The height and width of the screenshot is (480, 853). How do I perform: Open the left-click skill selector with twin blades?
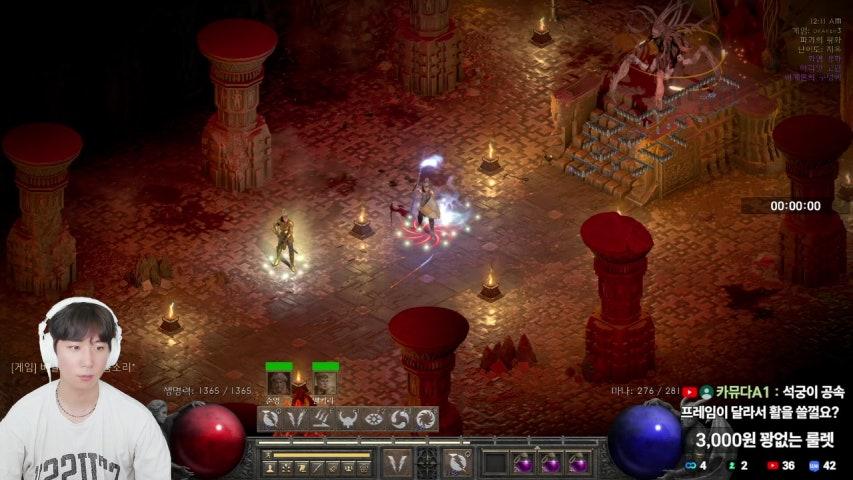(398, 463)
